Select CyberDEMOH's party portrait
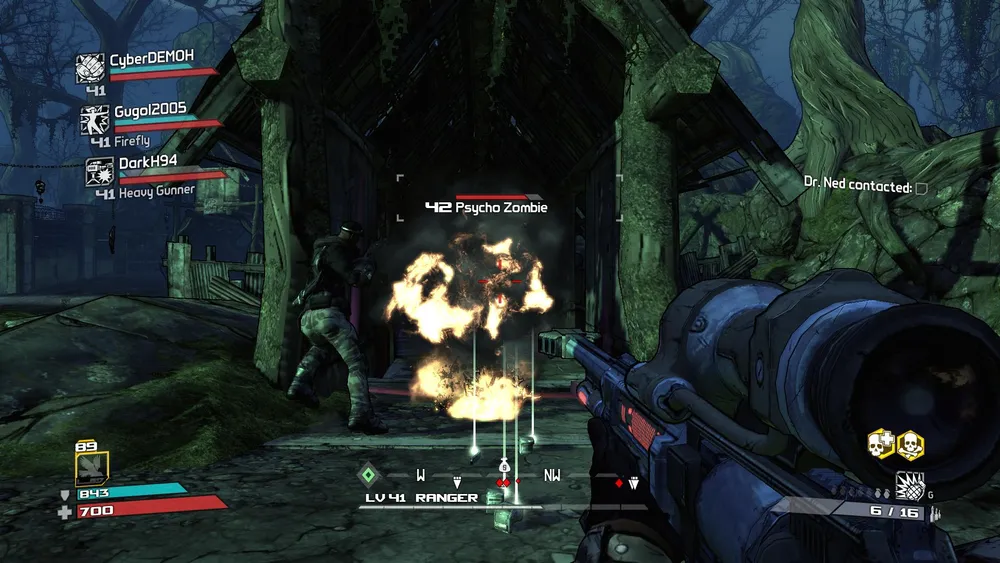Image resolution: width=1000 pixels, height=563 pixels. point(91,68)
